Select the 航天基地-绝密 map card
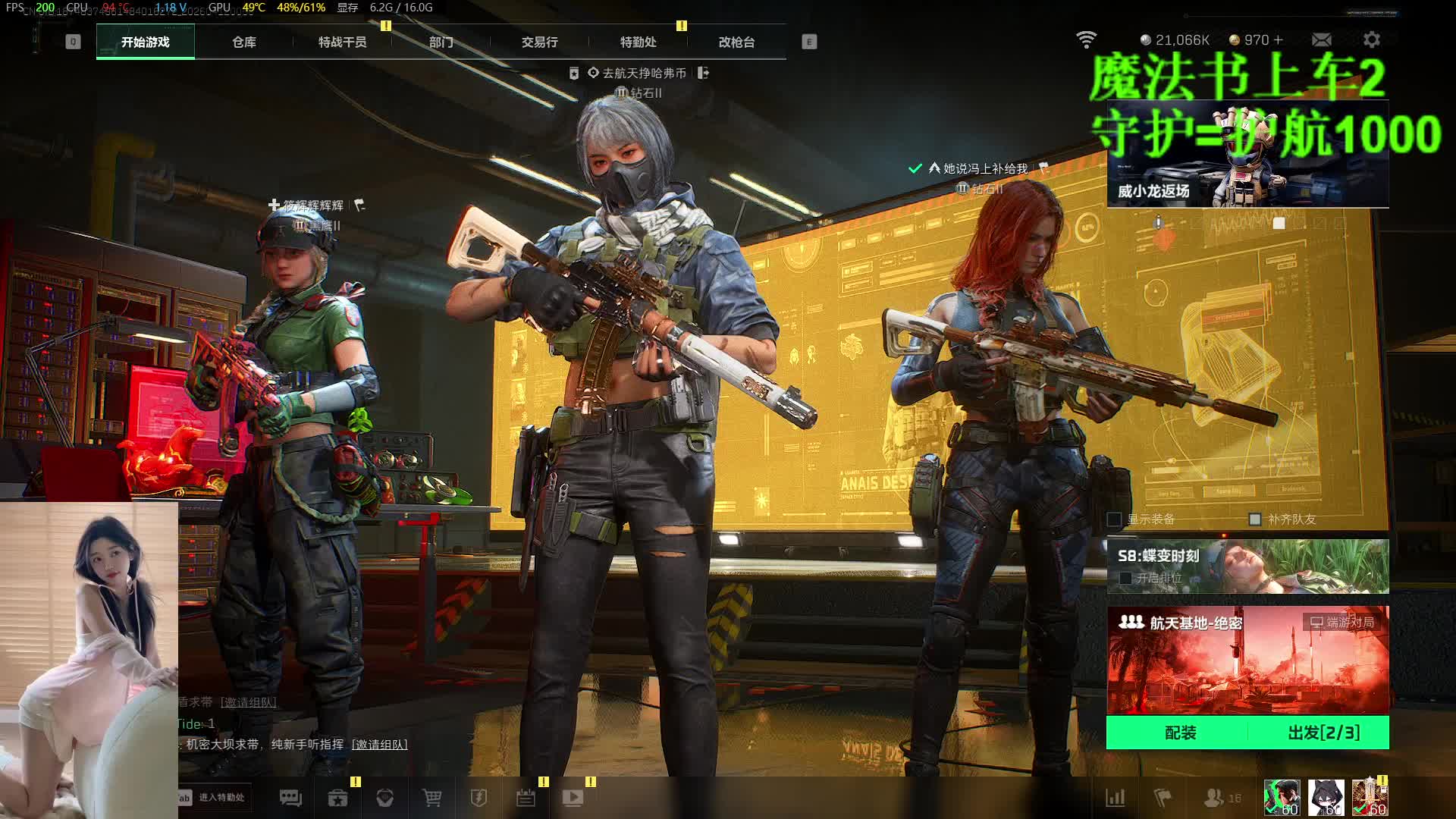This screenshot has height=819, width=1456. 1247,660
